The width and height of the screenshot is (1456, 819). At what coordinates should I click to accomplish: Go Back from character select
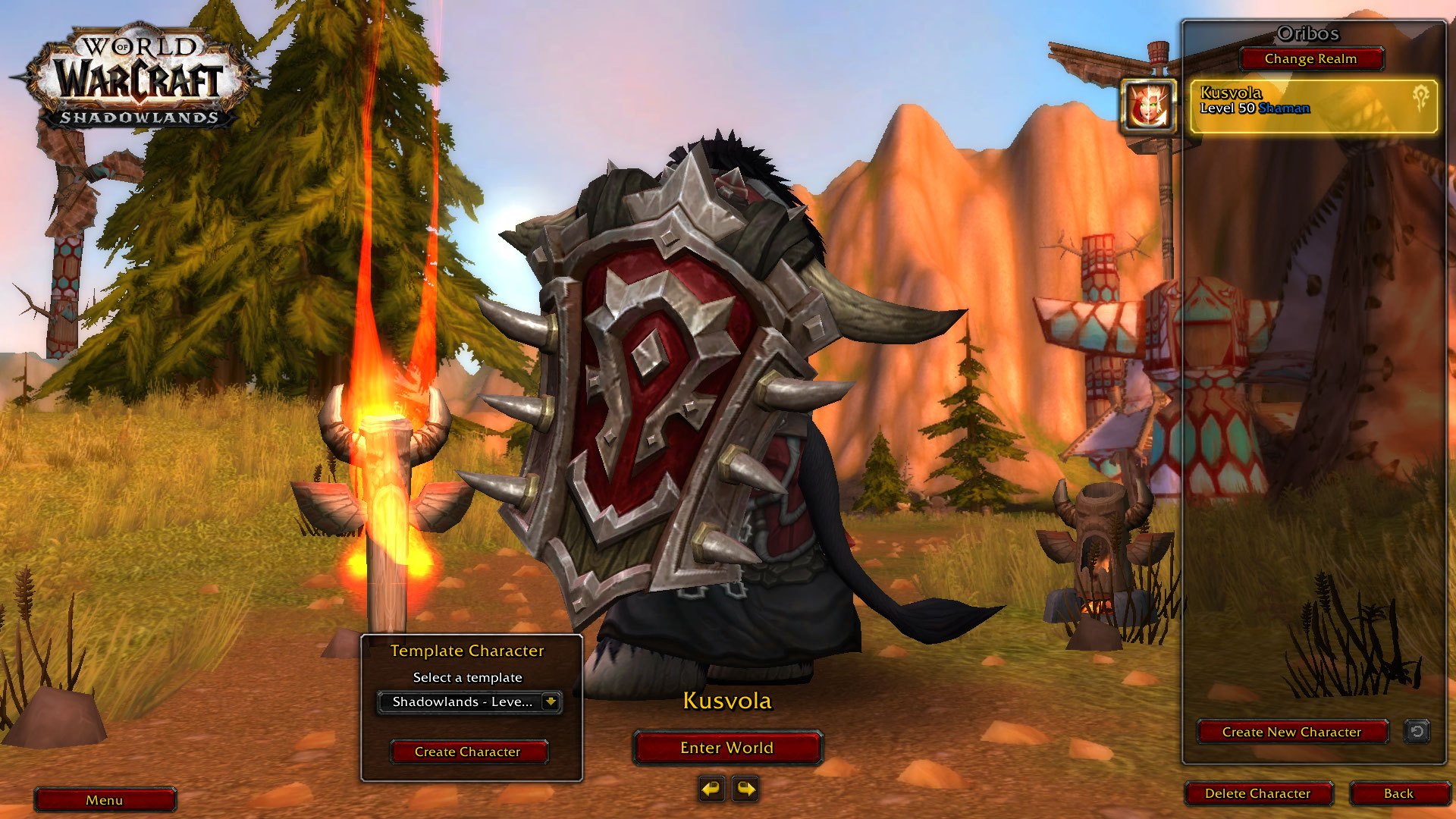pos(1398,793)
